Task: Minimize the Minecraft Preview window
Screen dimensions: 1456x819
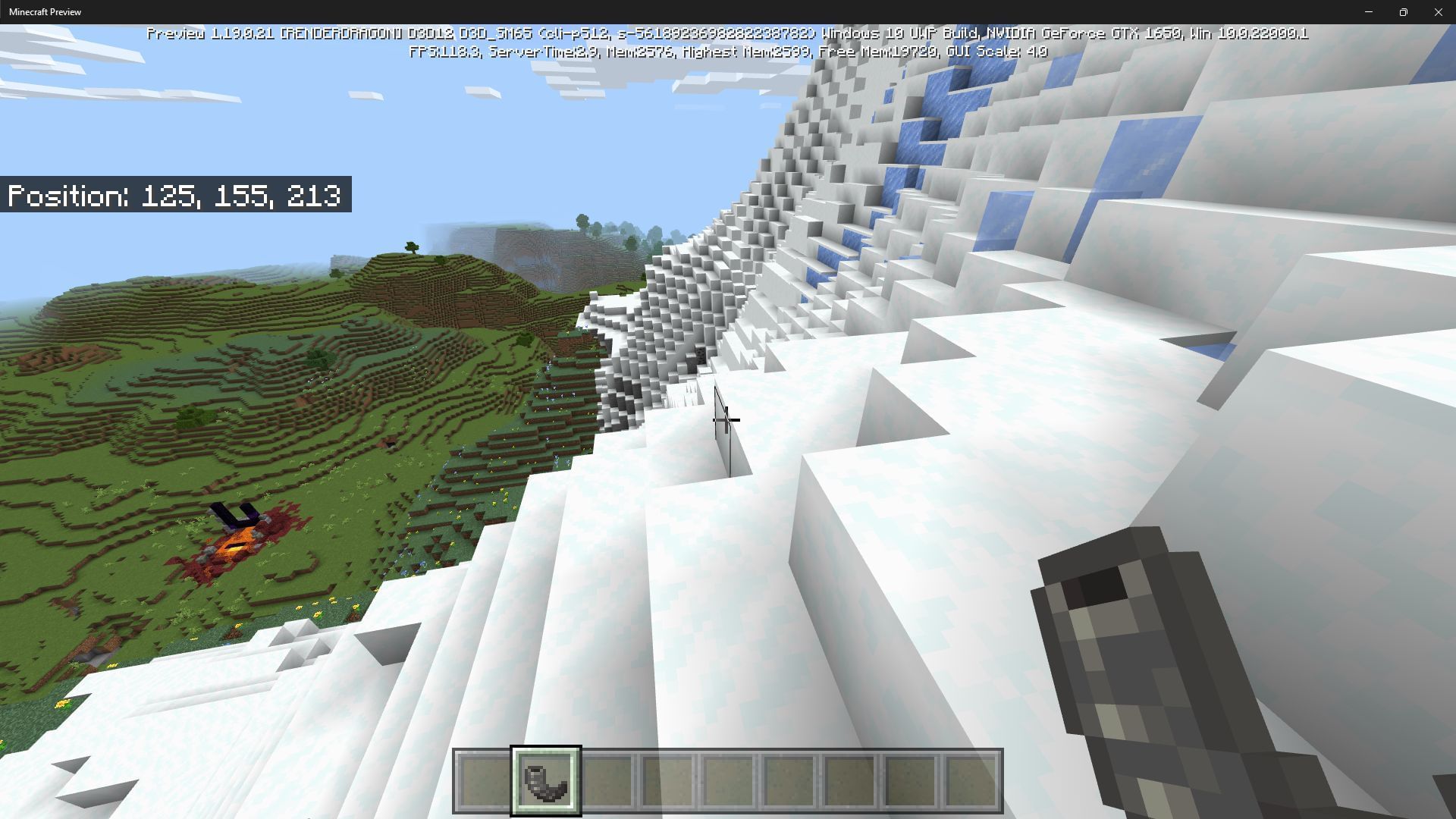Action: pos(1370,11)
